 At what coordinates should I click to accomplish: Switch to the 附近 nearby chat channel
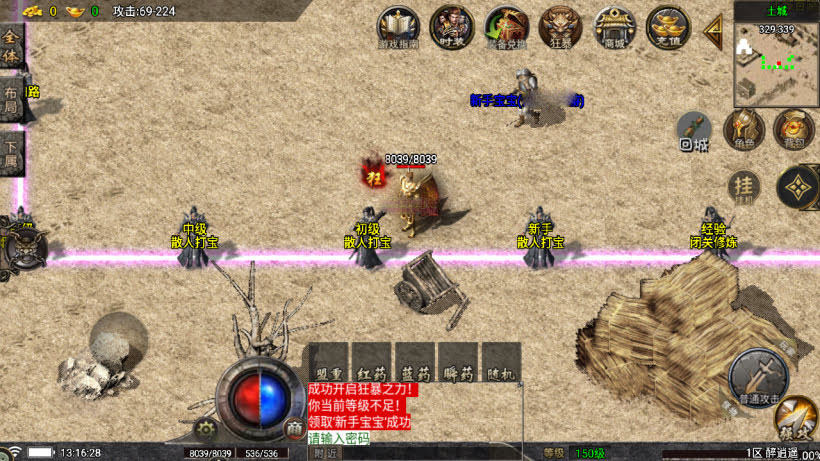326,453
